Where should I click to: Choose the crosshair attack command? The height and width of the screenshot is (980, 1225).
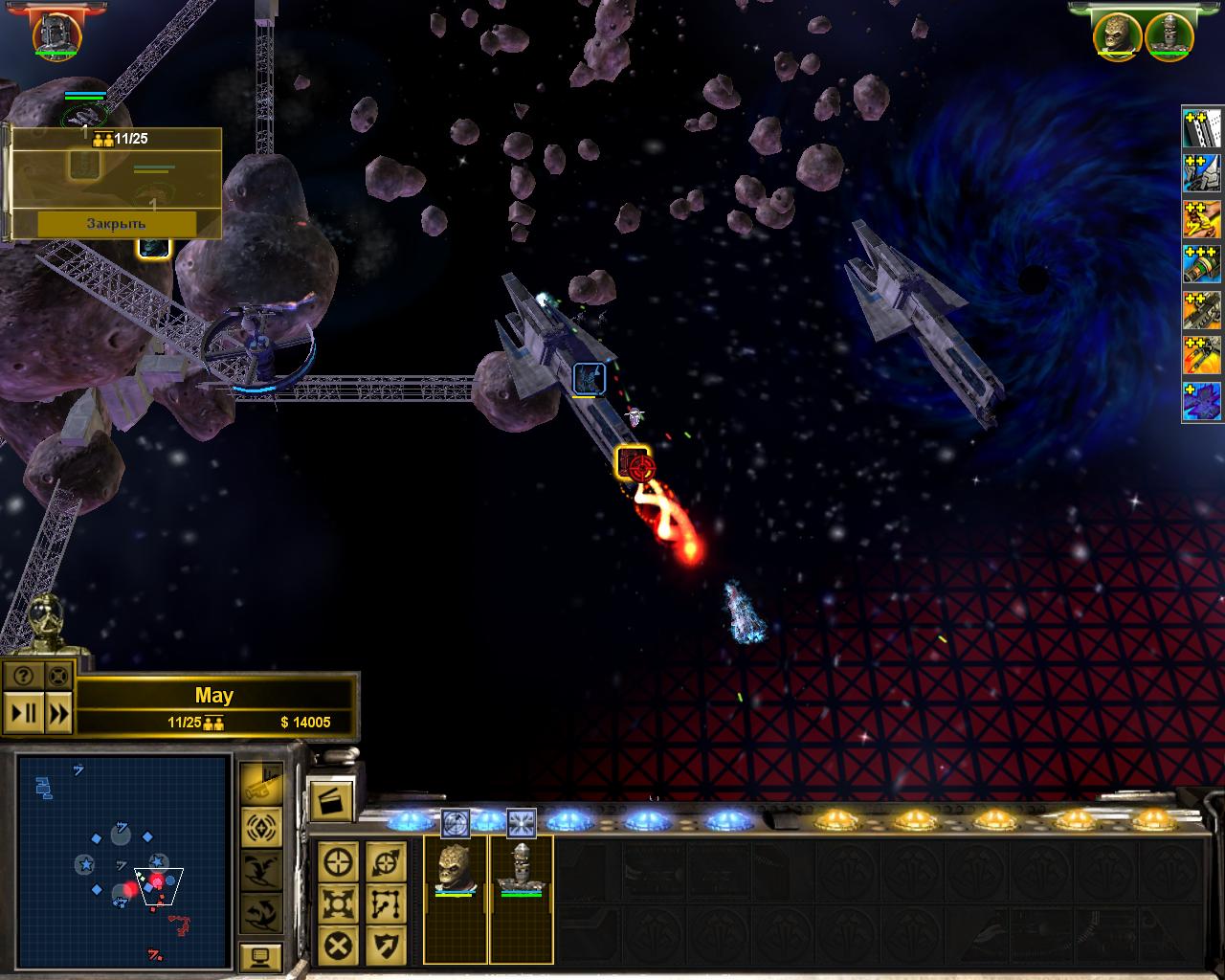[x=338, y=861]
